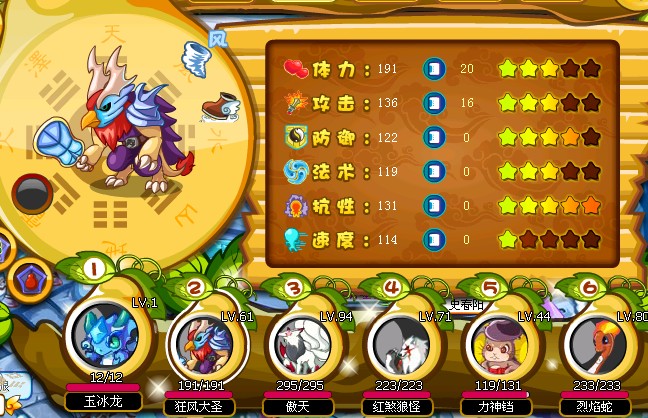Open the blue book icon beside 法术
This screenshot has height=418, width=648.
point(434,171)
